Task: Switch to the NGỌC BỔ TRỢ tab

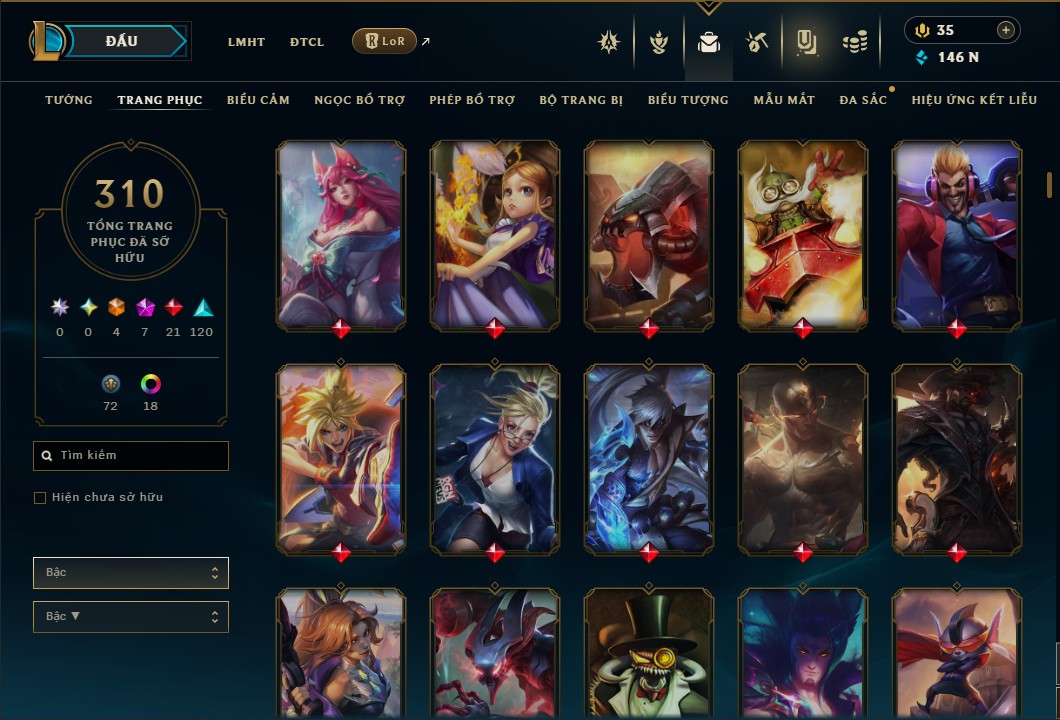Action: point(359,100)
